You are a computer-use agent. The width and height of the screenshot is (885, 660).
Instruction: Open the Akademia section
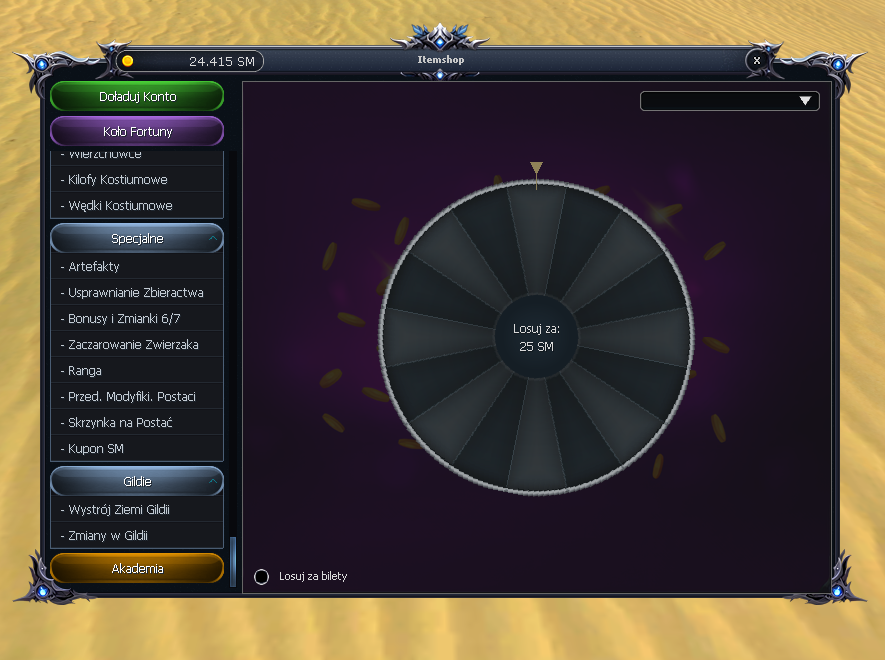137,568
